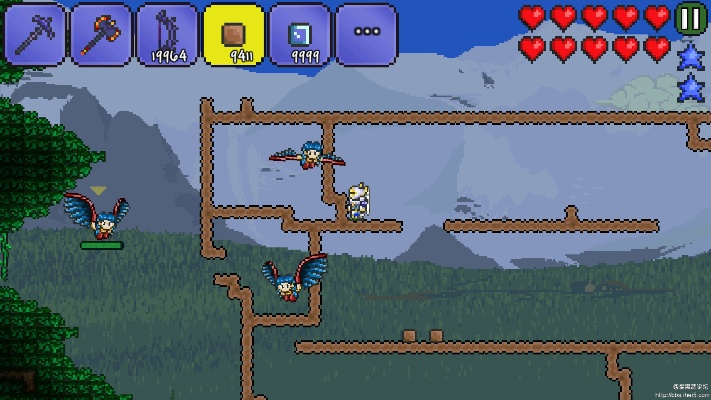Choose the bow hotbar slot

(x=168, y=34)
